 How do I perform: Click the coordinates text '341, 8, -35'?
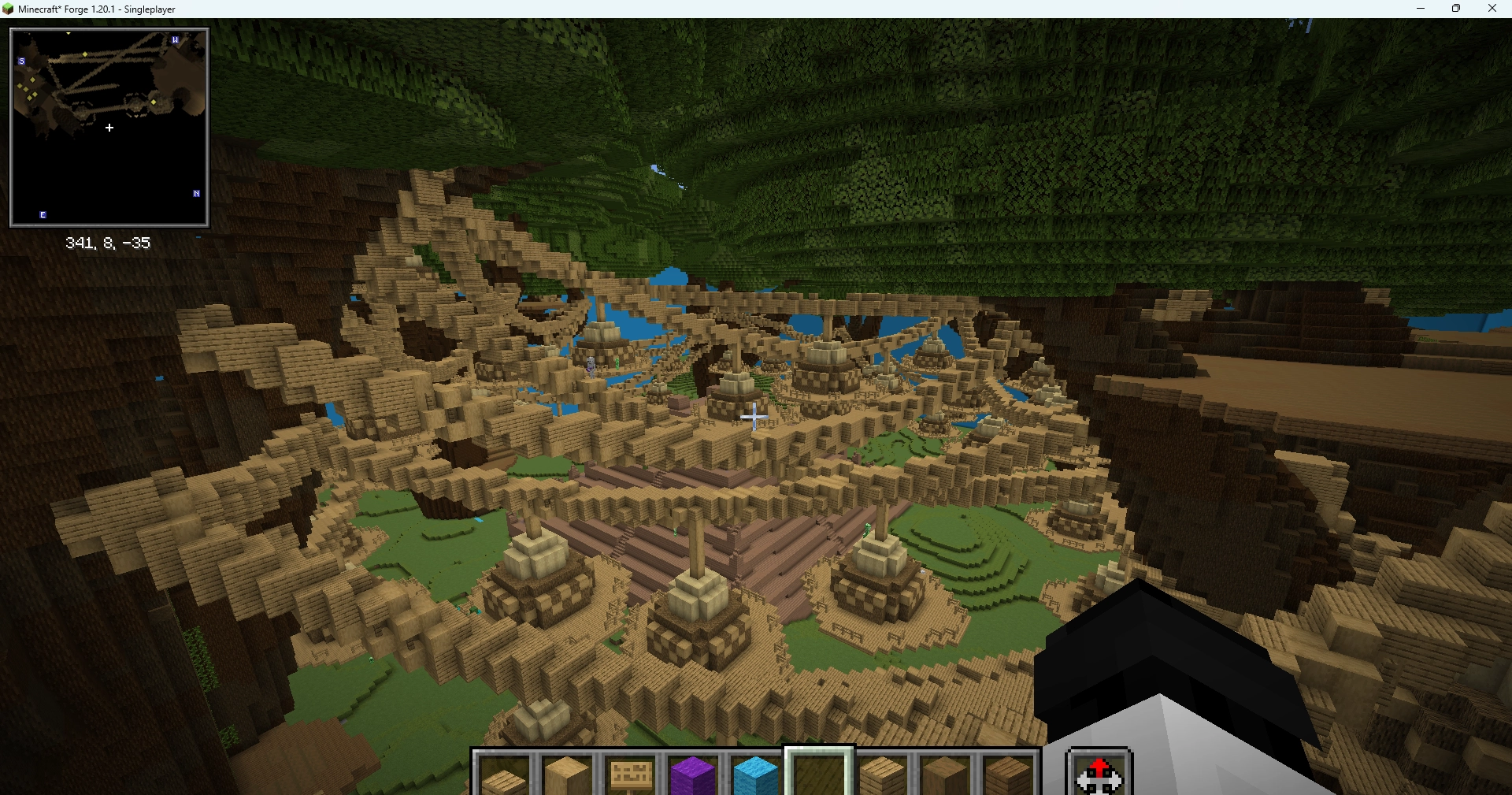pyautogui.click(x=108, y=243)
